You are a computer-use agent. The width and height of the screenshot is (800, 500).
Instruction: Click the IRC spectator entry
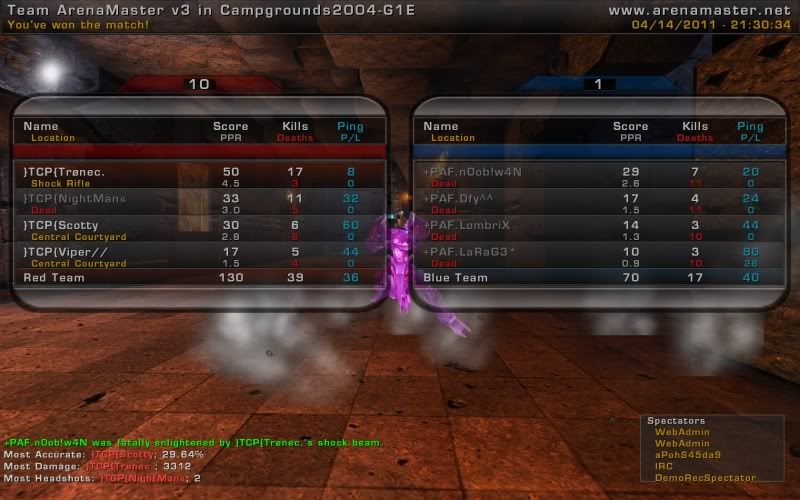point(664,467)
